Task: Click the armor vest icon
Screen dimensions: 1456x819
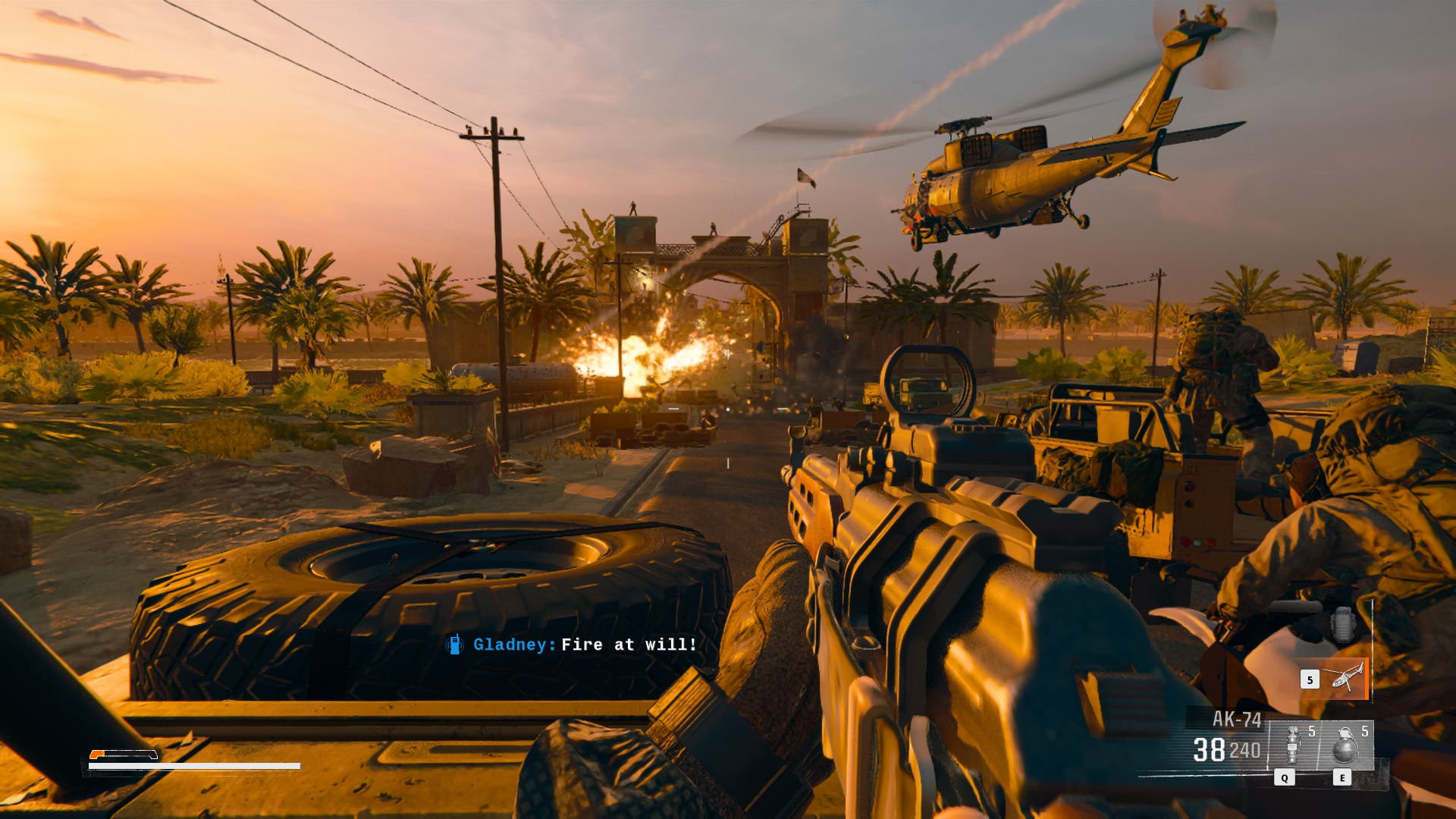Action: (x=1342, y=625)
